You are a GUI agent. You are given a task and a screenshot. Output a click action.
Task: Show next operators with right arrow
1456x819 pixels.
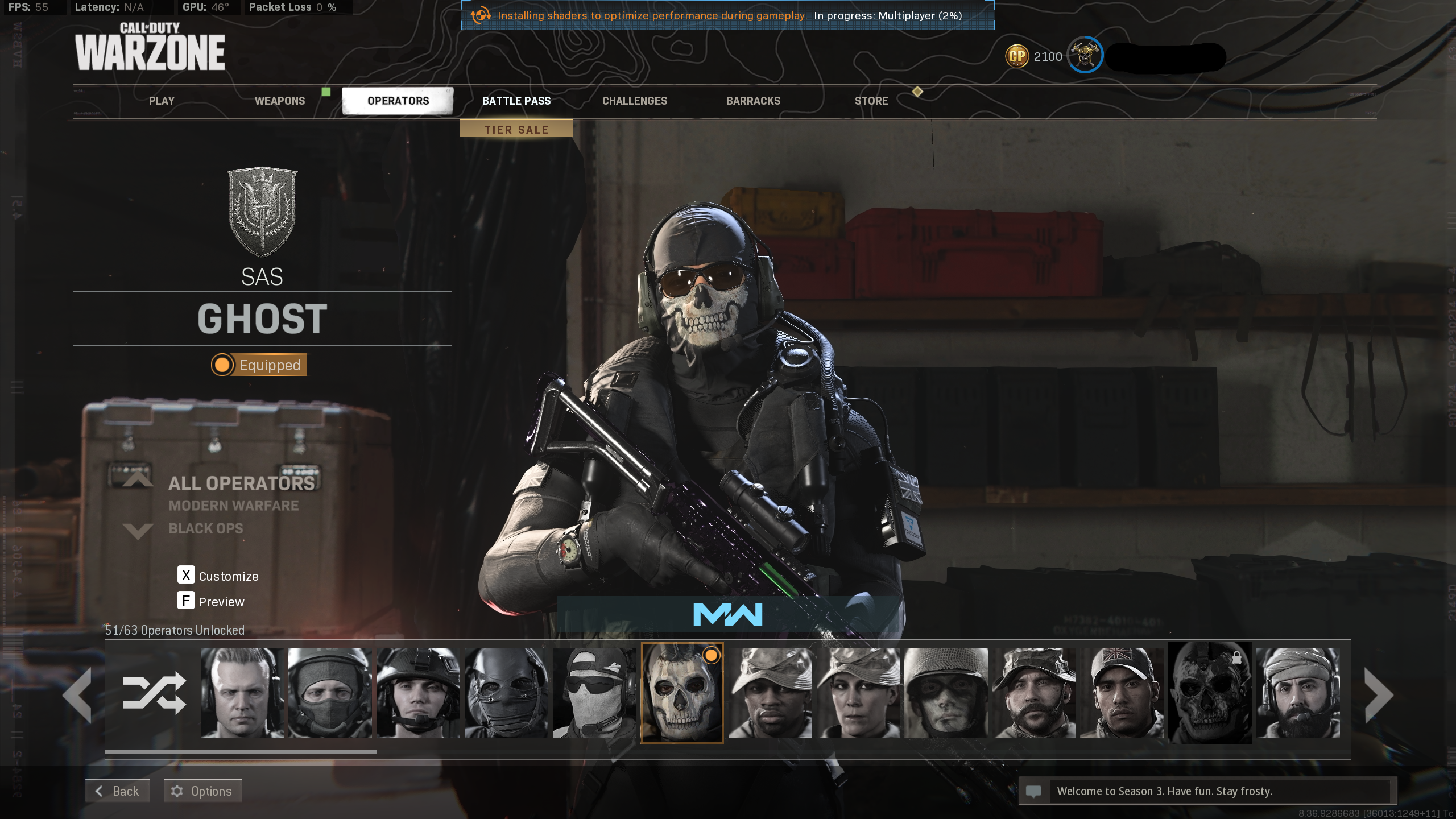1379,695
